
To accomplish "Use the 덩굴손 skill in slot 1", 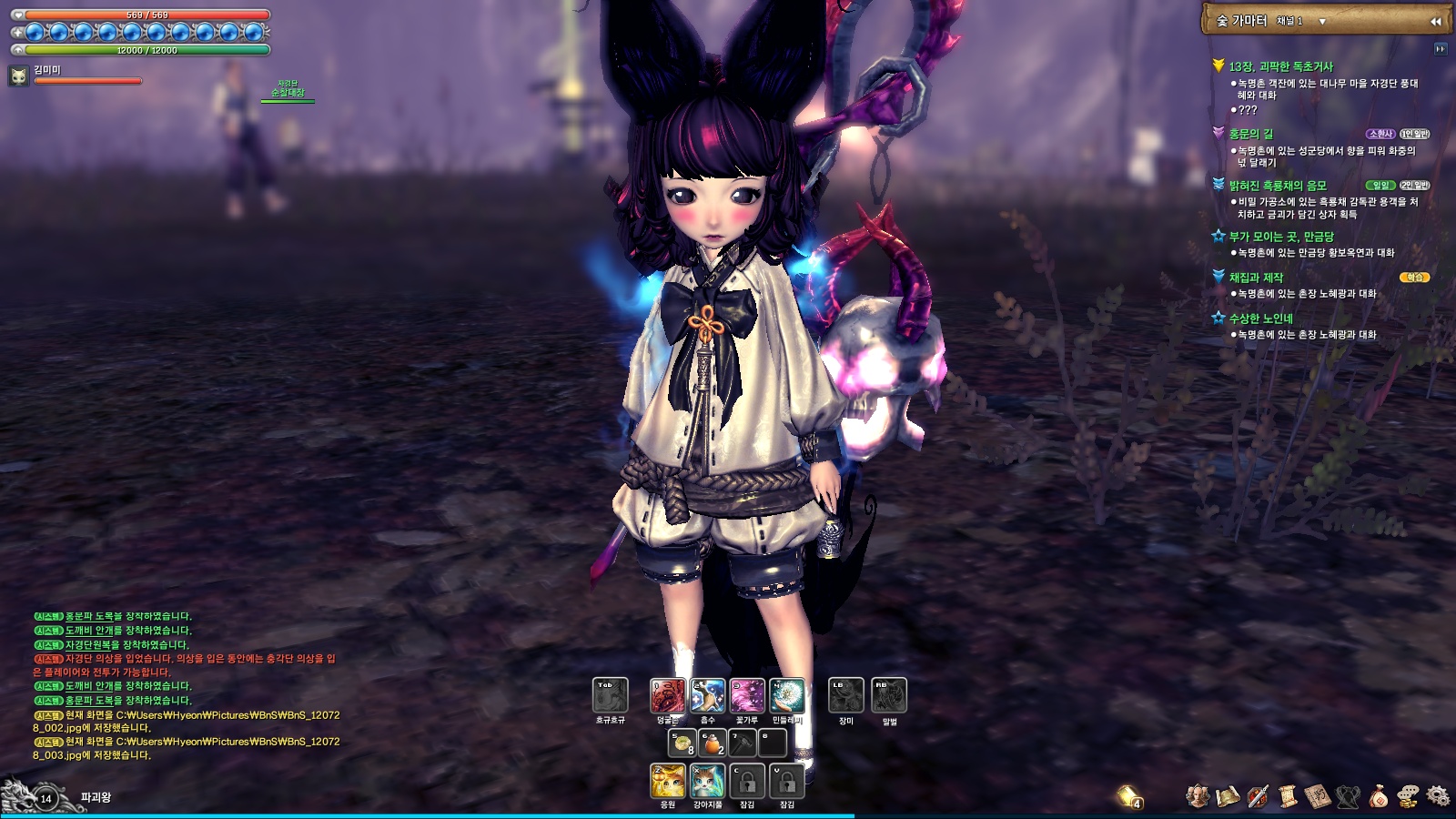I will (668, 695).
